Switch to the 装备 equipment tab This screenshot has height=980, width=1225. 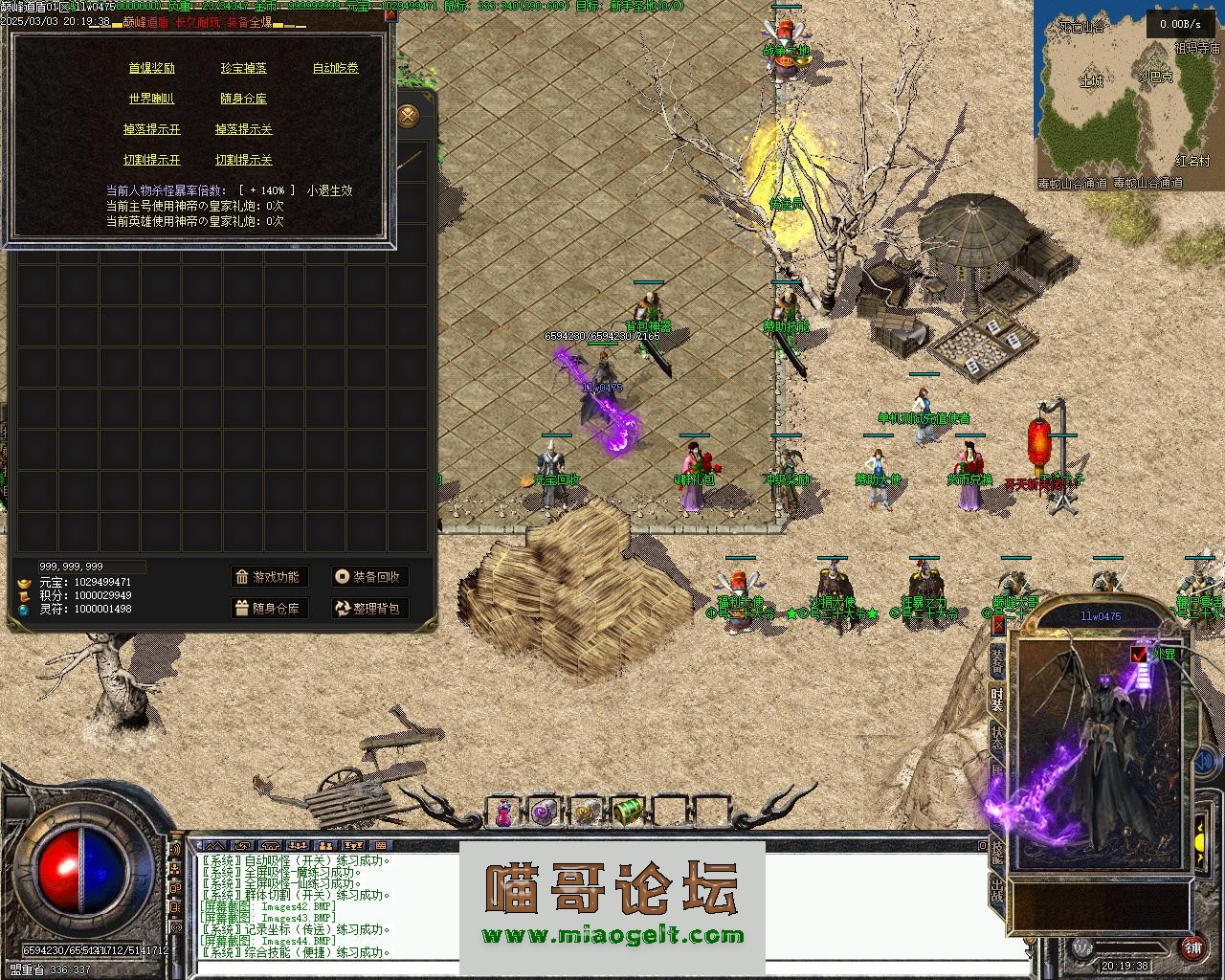point(998,660)
